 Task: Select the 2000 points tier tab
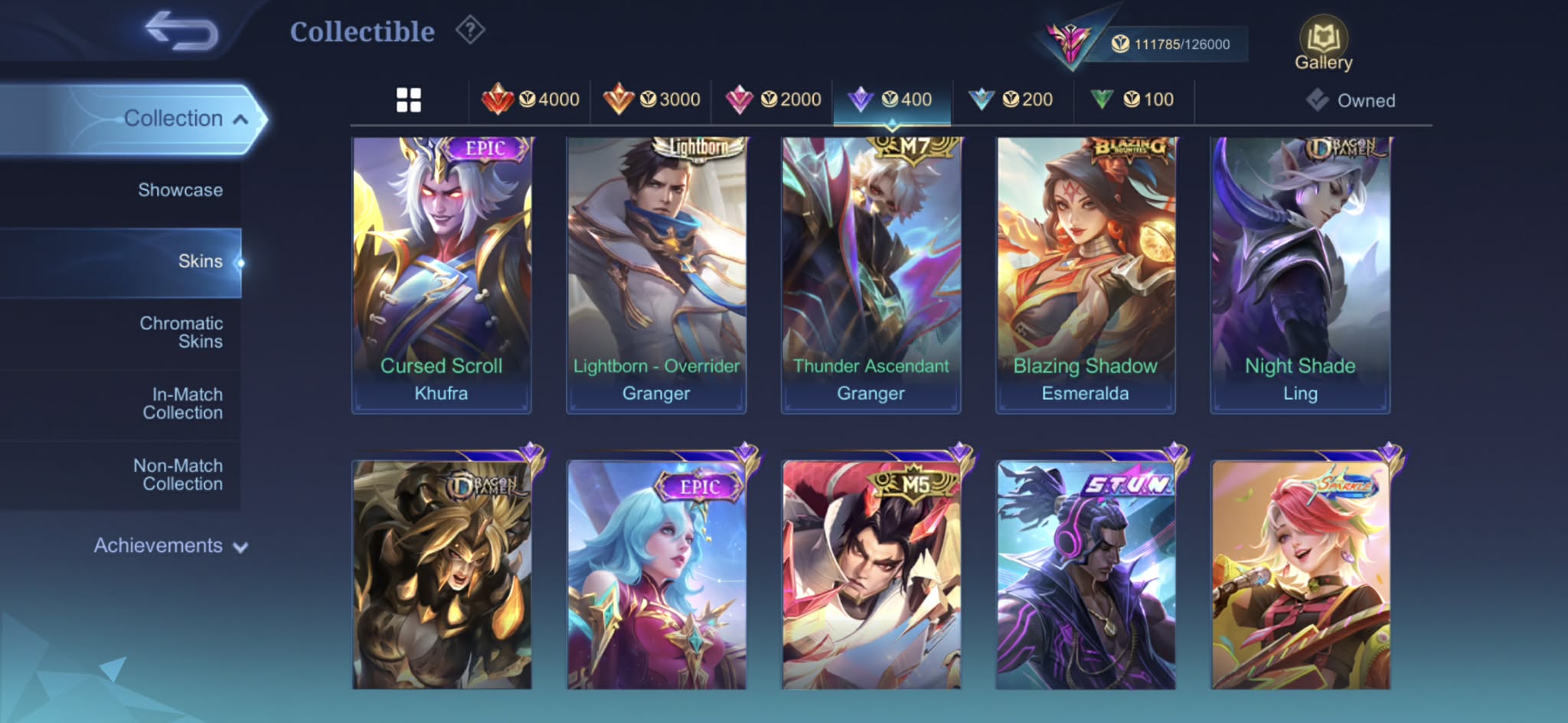[773, 100]
